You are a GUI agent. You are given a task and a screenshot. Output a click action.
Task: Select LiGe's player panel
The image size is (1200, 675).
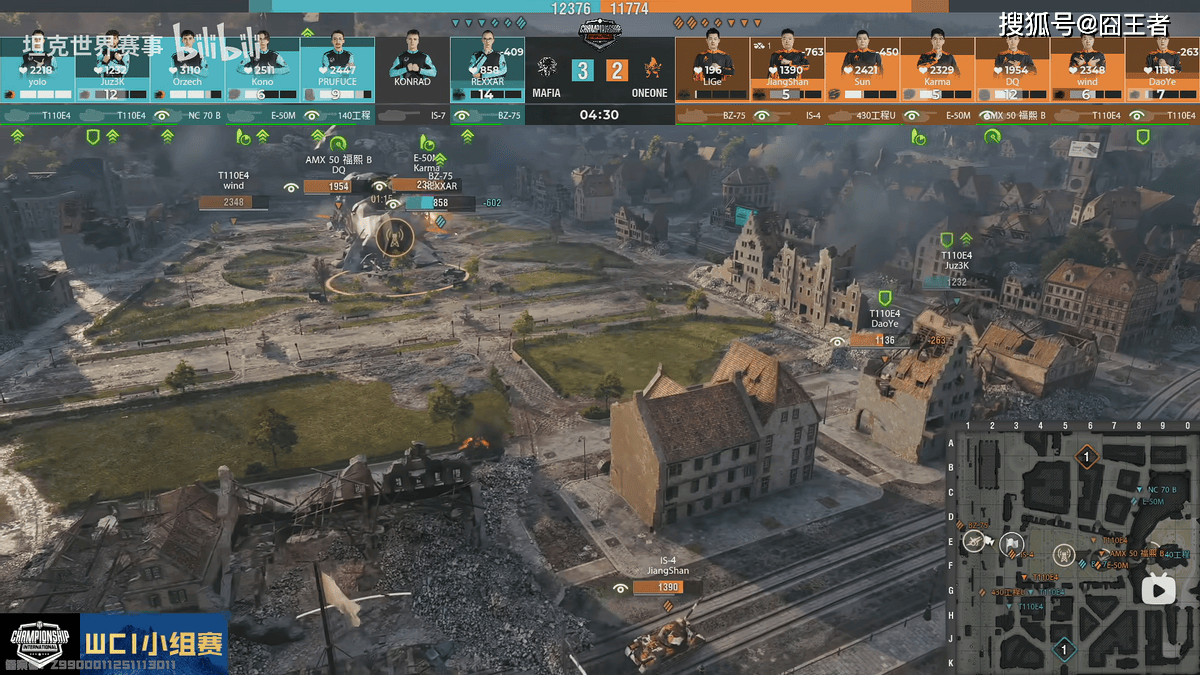tap(712, 70)
